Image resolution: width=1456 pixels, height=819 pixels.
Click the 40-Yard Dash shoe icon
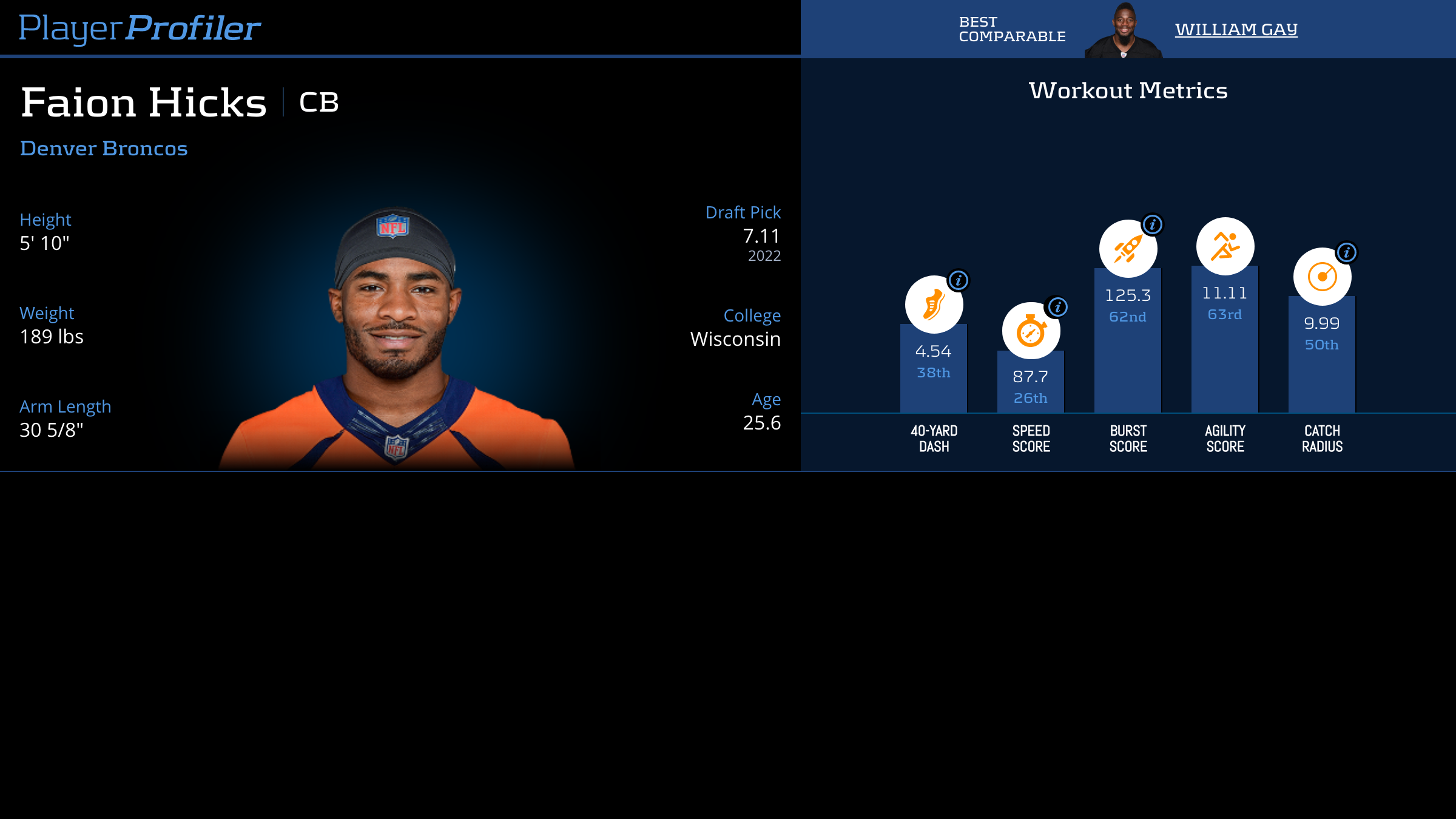(933, 305)
